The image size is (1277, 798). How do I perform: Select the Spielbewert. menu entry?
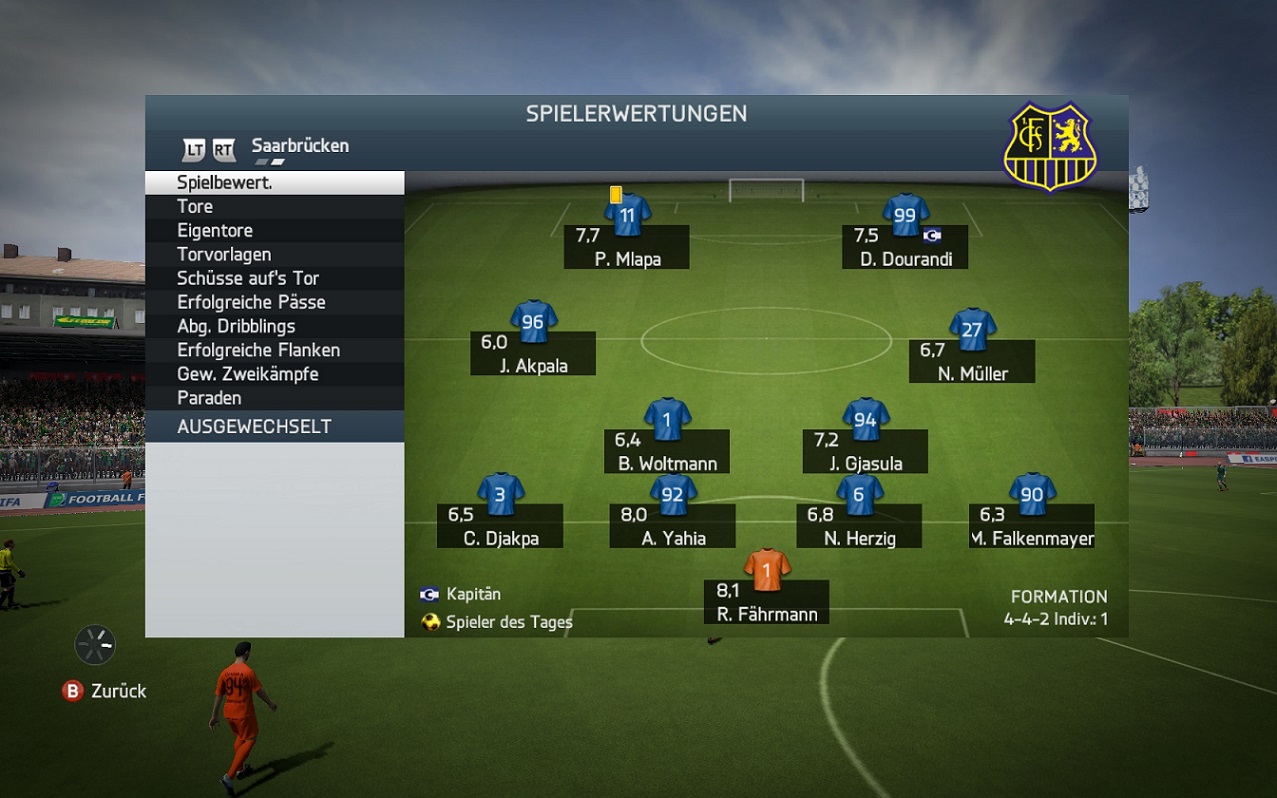coord(274,183)
